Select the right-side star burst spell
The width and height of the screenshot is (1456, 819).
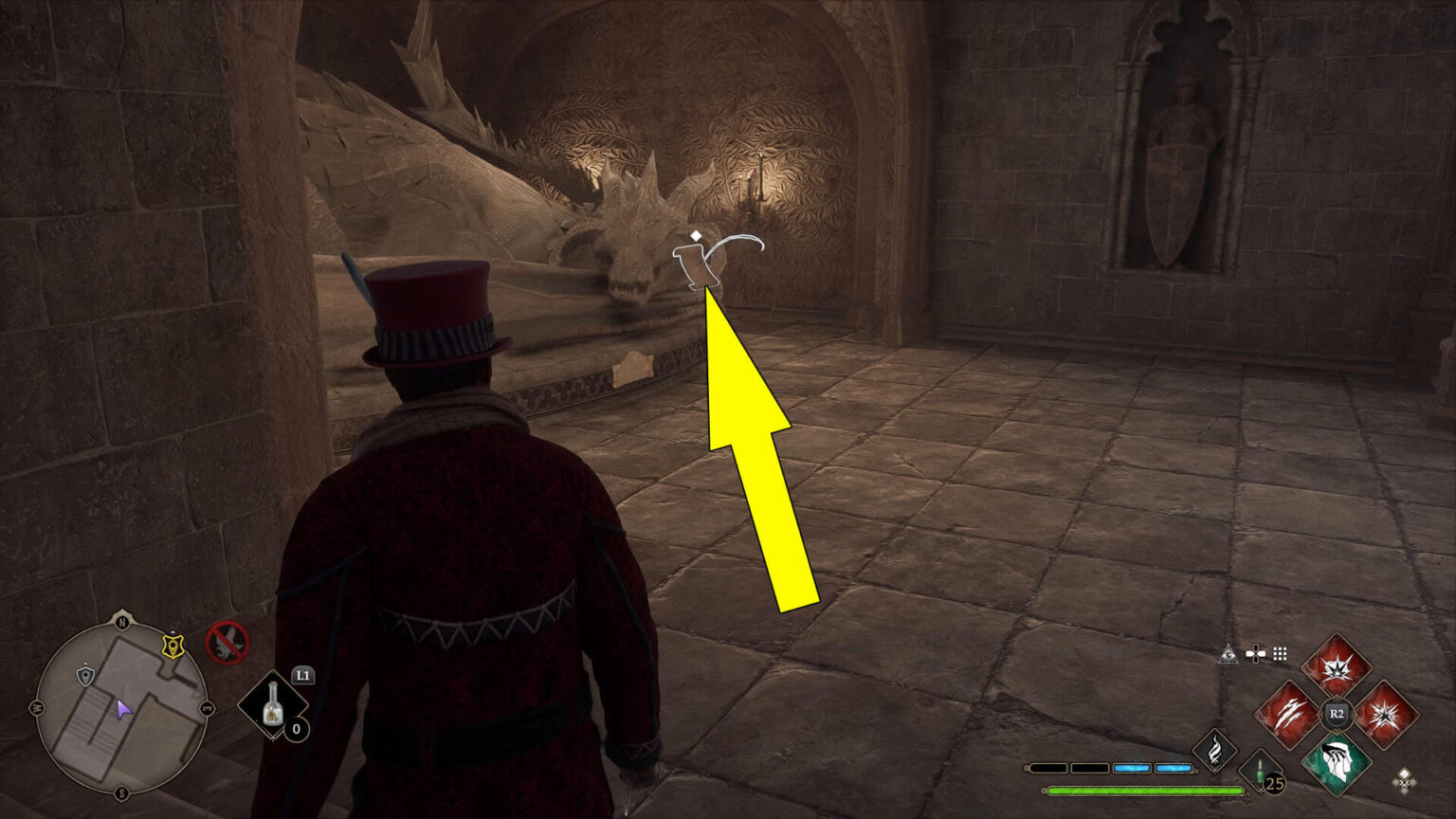coord(1387,715)
